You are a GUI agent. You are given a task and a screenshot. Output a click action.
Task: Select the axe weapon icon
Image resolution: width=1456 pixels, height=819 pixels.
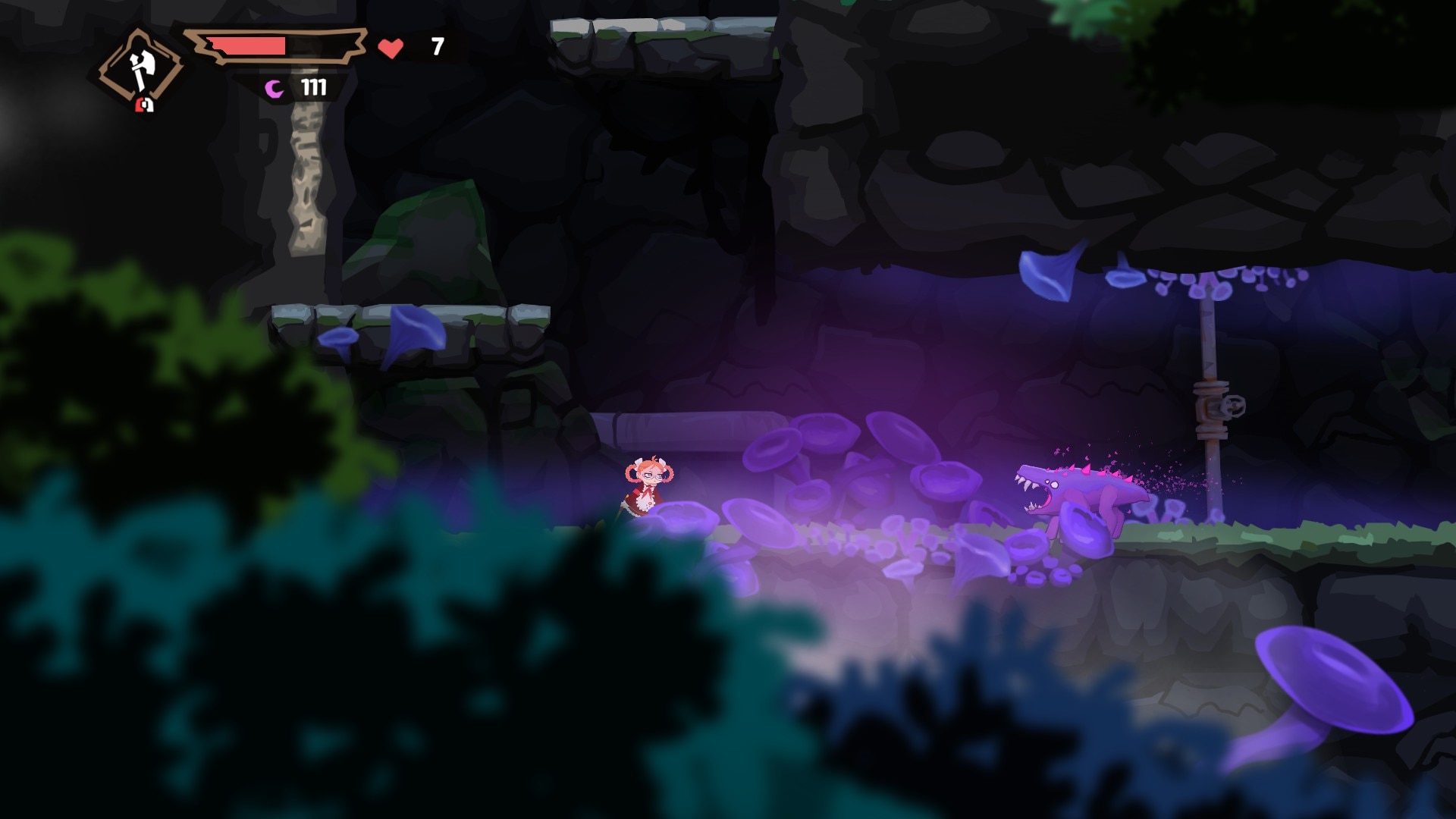tap(140, 67)
